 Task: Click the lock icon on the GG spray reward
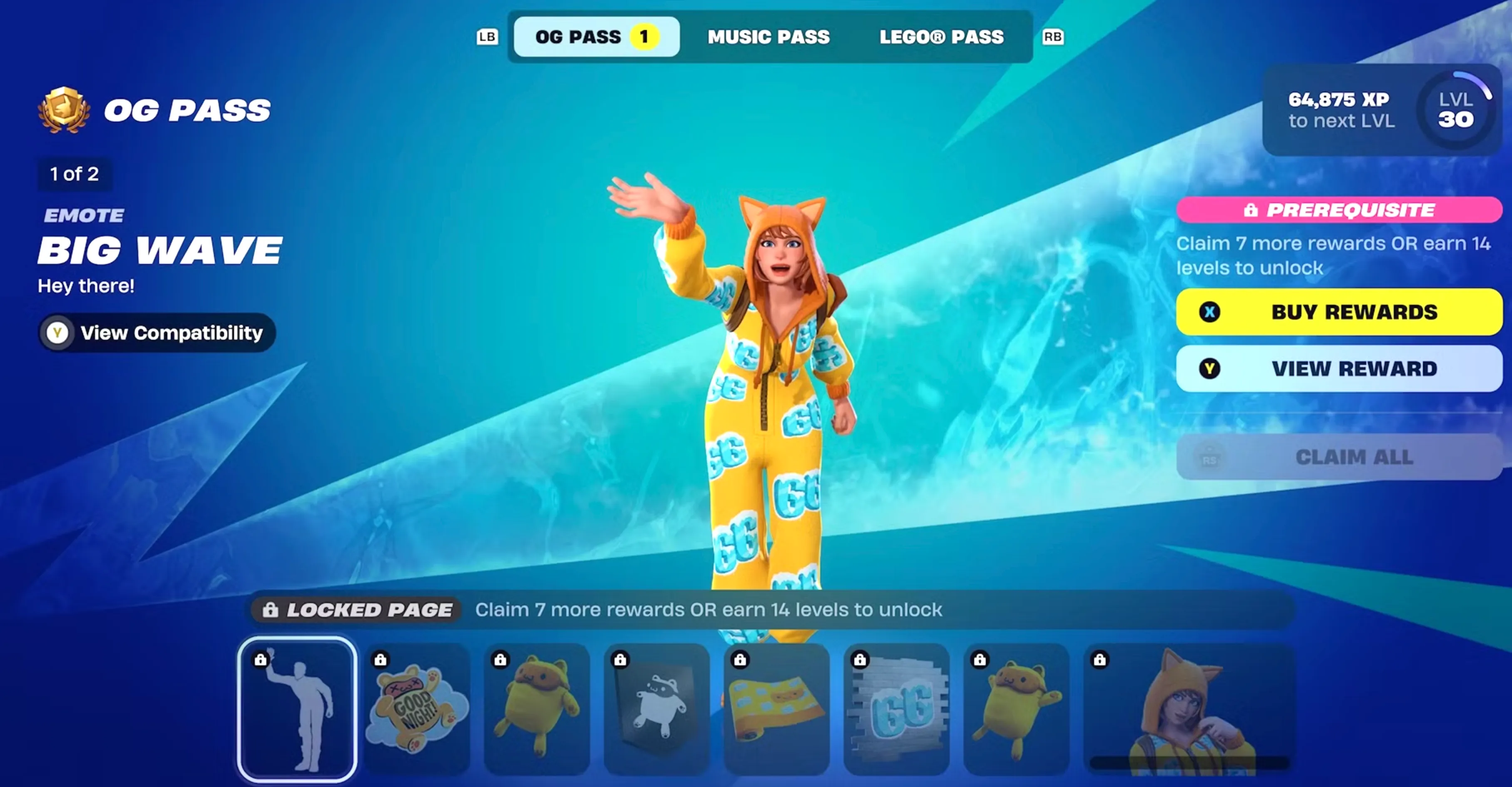(x=860, y=659)
